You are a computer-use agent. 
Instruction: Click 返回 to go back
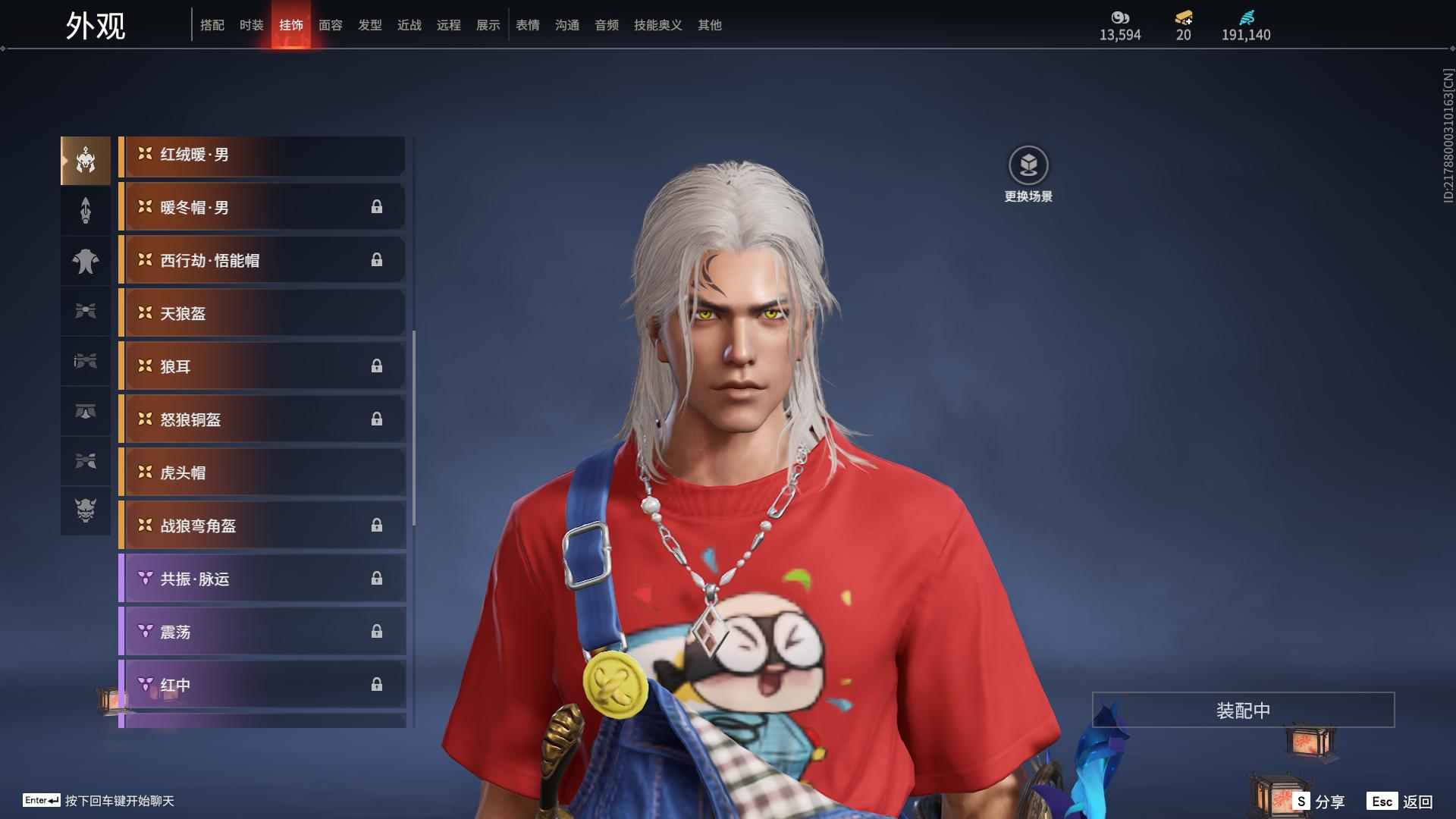coord(1400,802)
